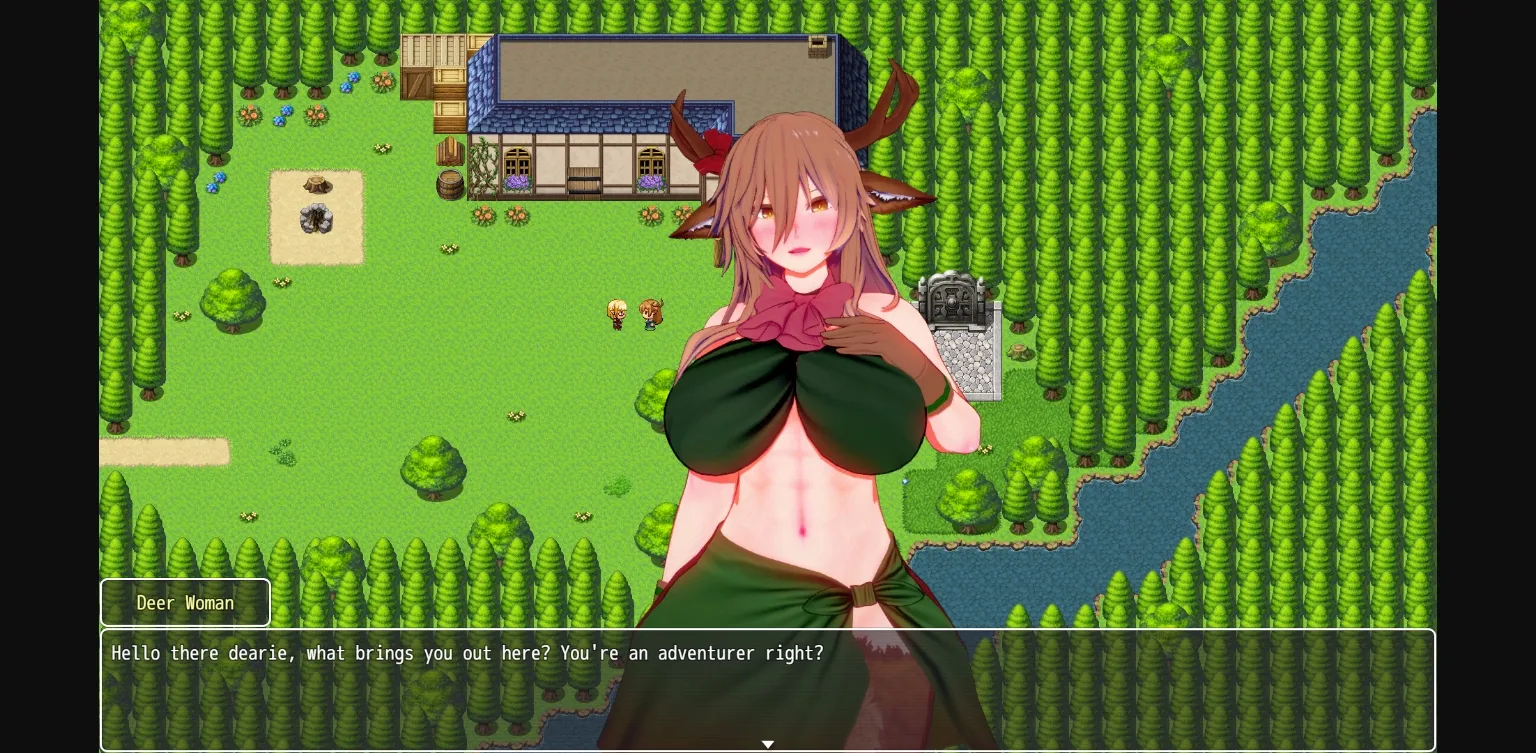Click the continue arrow below the dialogue

click(x=768, y=744)
